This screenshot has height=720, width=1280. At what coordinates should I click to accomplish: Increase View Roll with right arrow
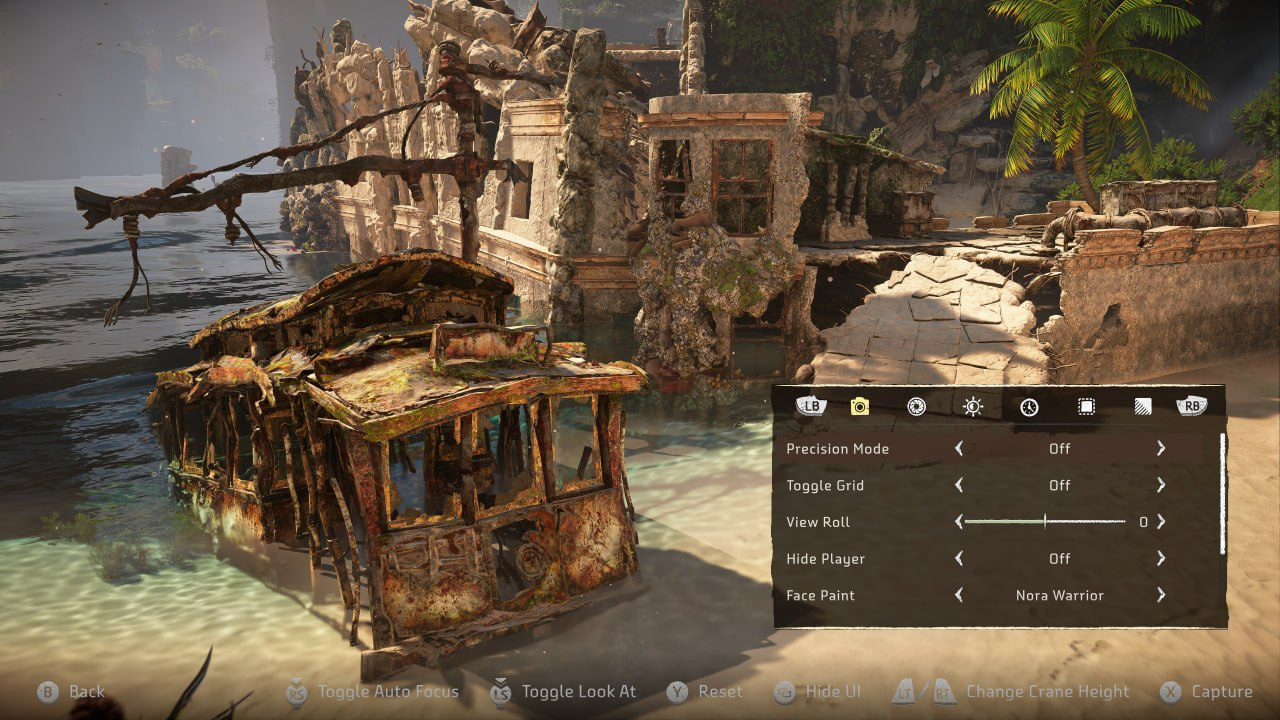tap(1161, 522)
